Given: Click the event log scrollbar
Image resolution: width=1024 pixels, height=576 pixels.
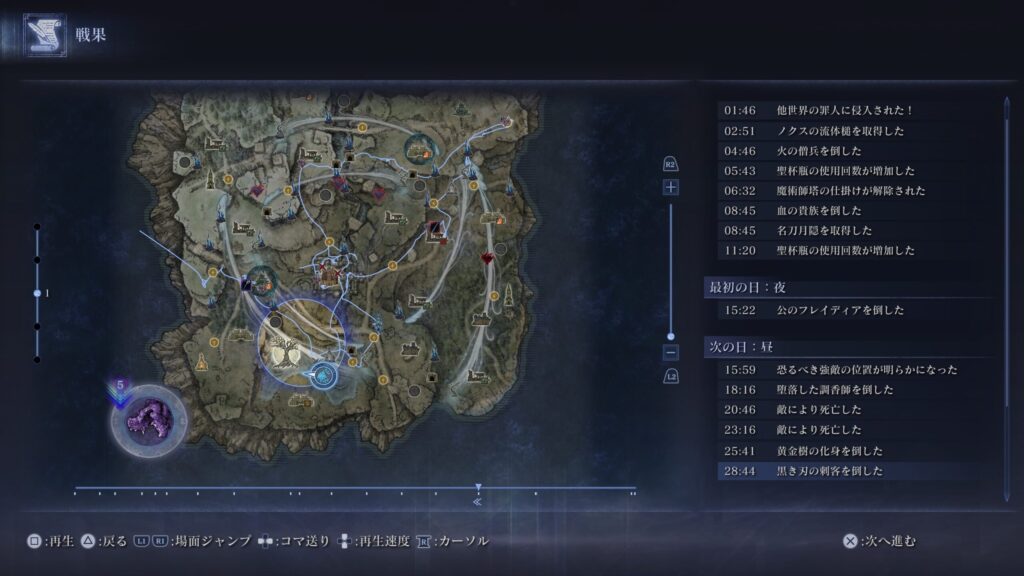Looking at the screenshot, I should tap(1006, 250).
